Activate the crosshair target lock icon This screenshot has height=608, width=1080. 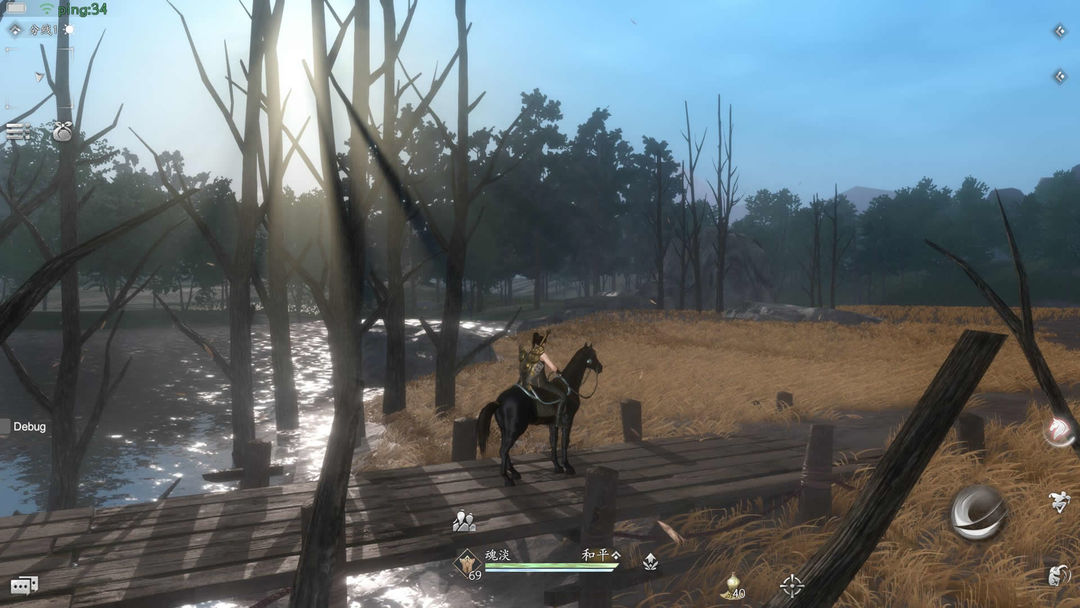(792, 585)
